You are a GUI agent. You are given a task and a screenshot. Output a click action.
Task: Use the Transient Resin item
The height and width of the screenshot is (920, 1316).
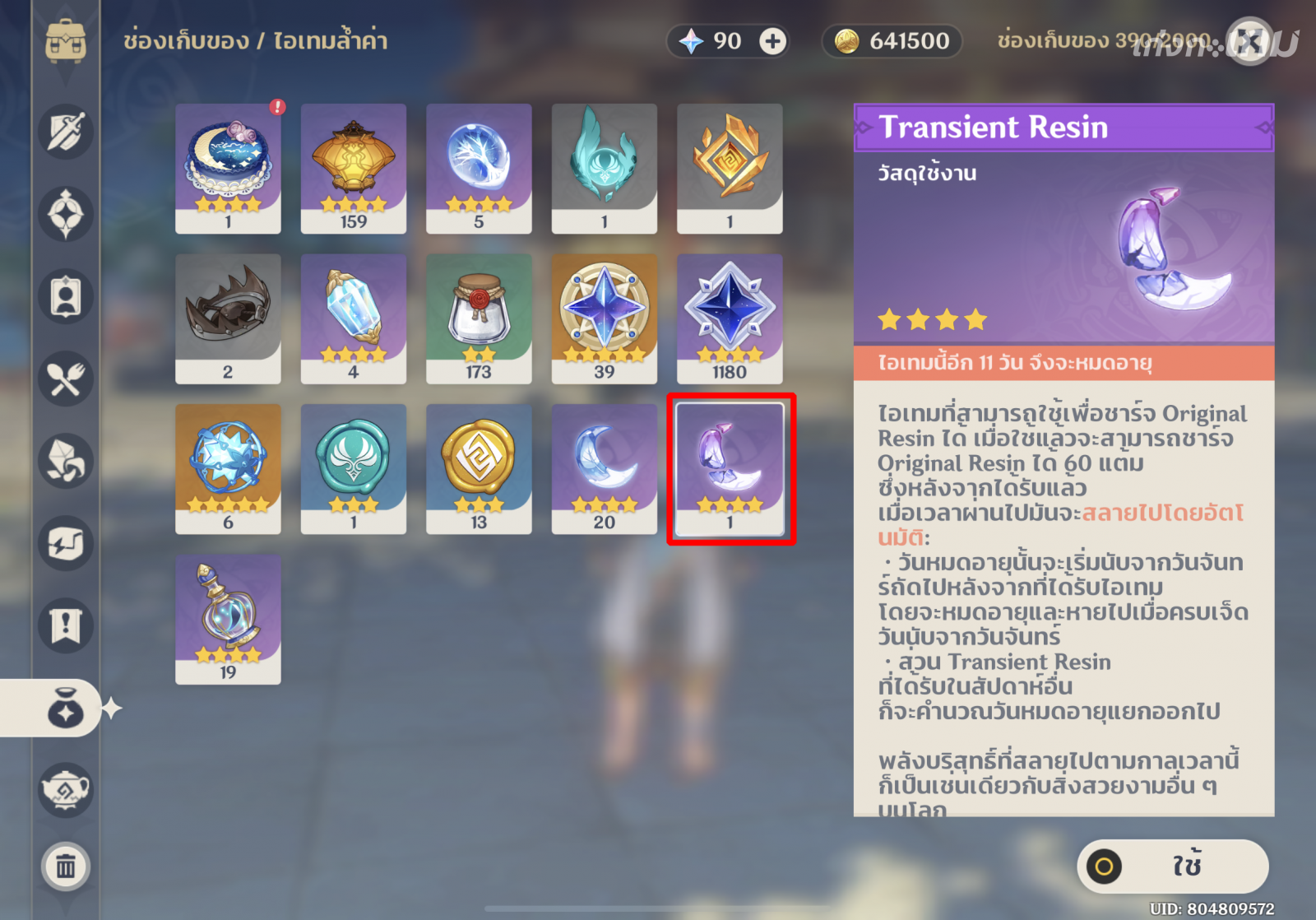[x=1172, y=867]
